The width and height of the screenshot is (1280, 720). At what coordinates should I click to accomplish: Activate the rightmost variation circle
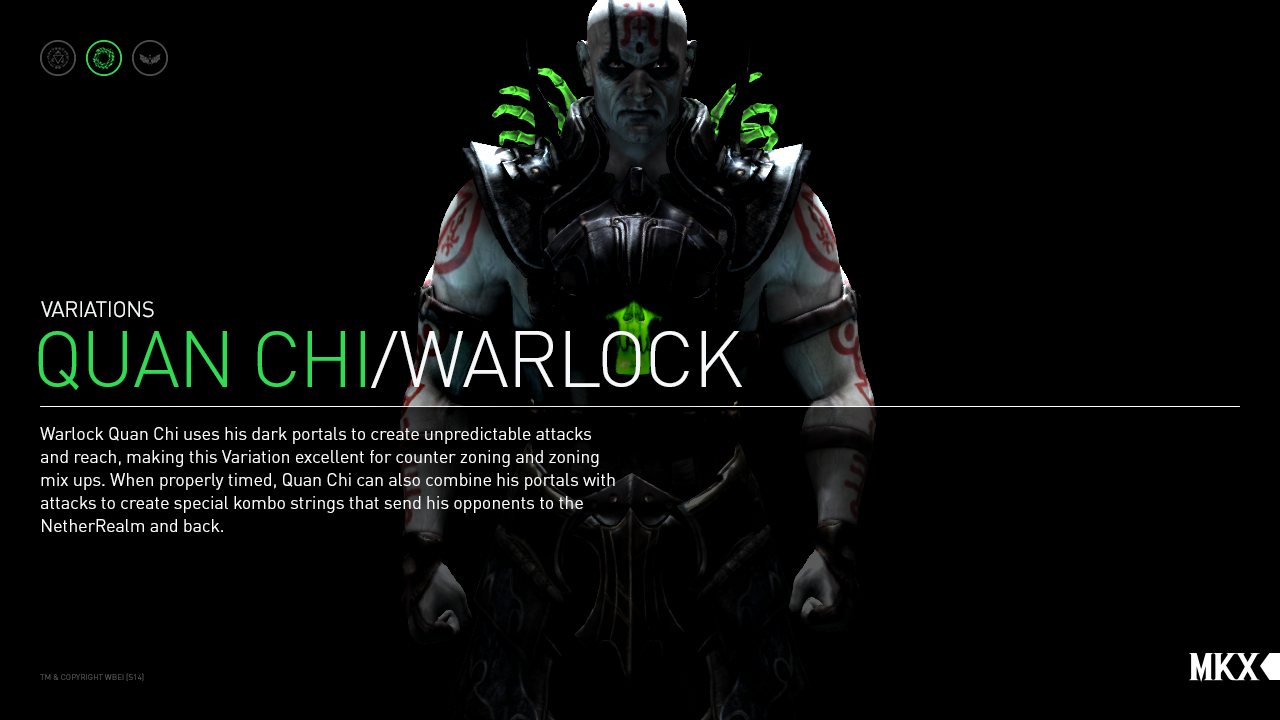[x=149, y=57]
